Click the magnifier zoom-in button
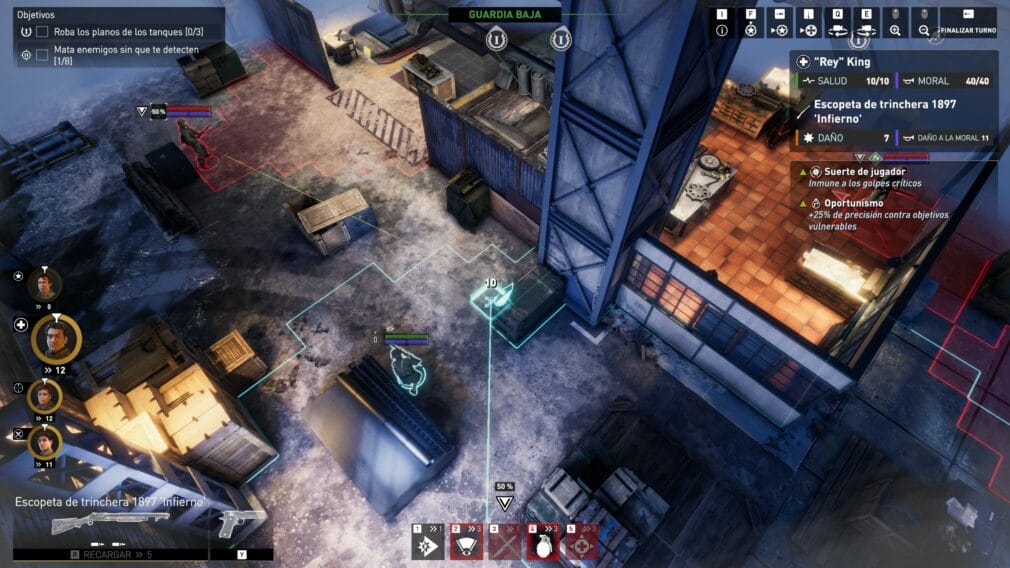 coord(895,23)
